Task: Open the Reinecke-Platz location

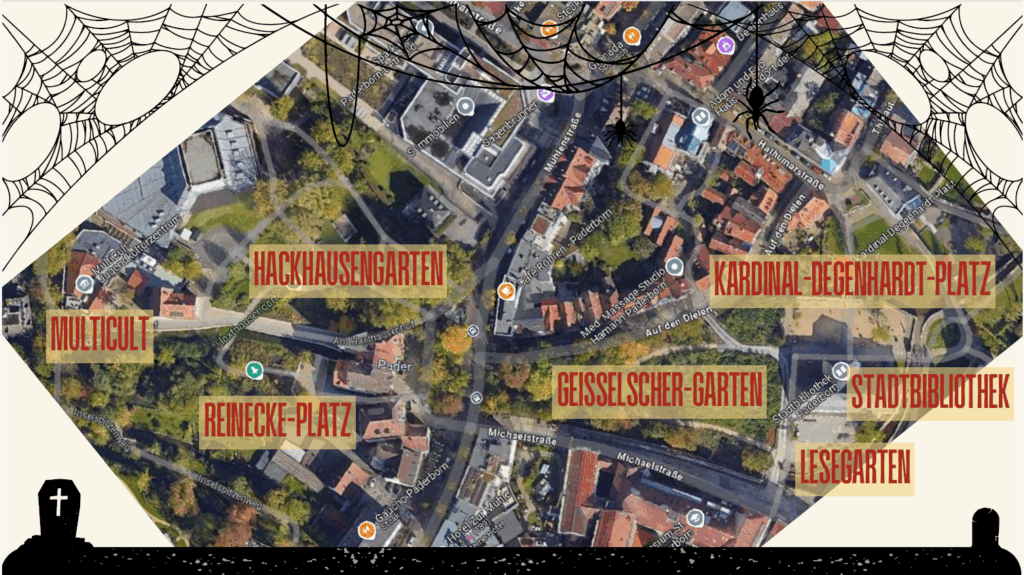Action: (x=277, y=422)
